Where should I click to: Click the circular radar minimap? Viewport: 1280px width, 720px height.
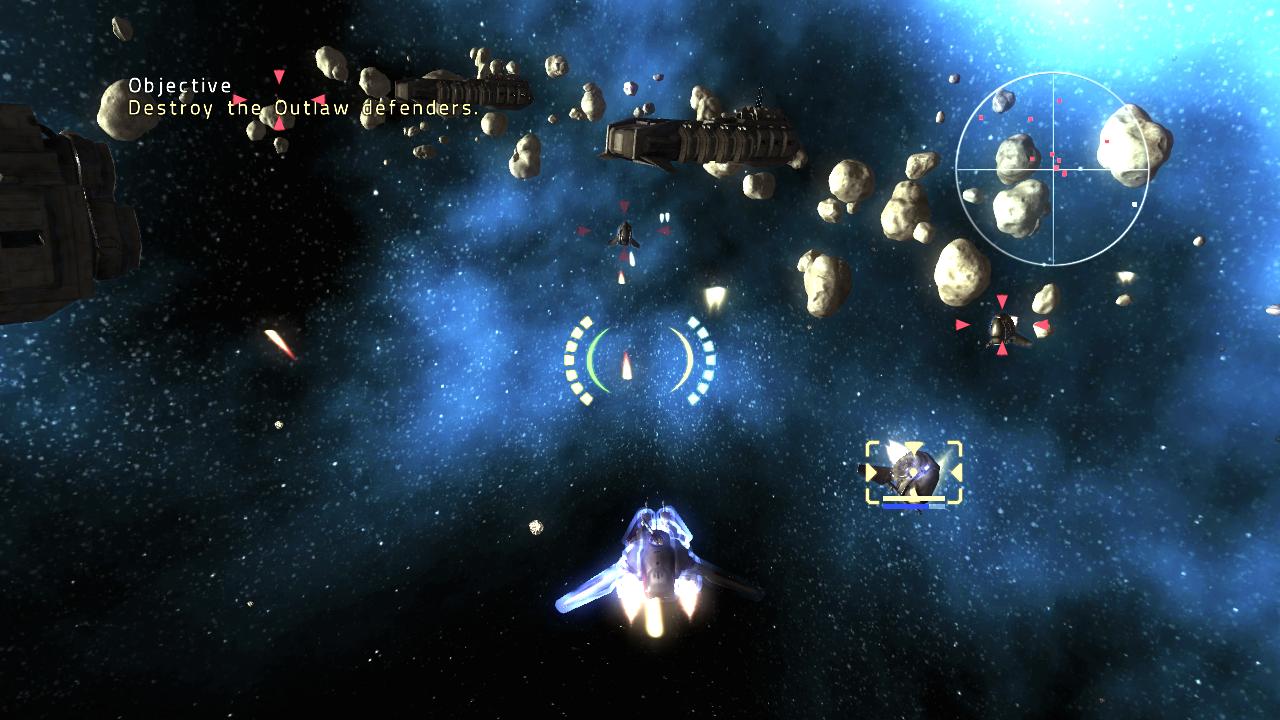click(x=1051, y=169)
